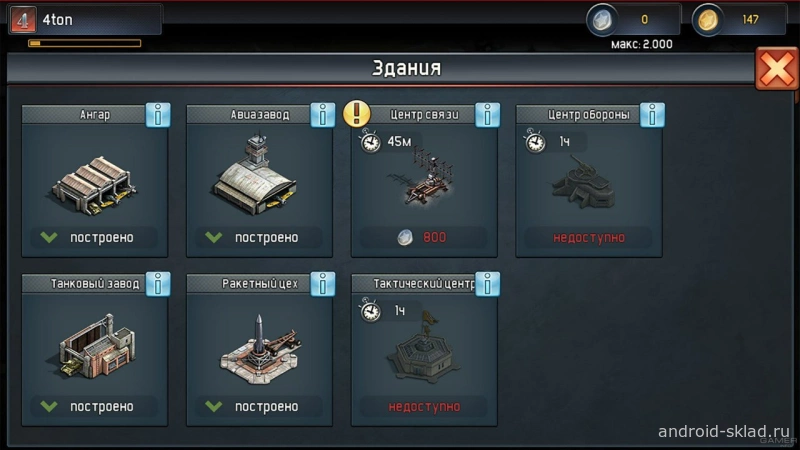Show info for Авиазавод
The width and height of the screenshot is (800, 450).
pos(322,115)
